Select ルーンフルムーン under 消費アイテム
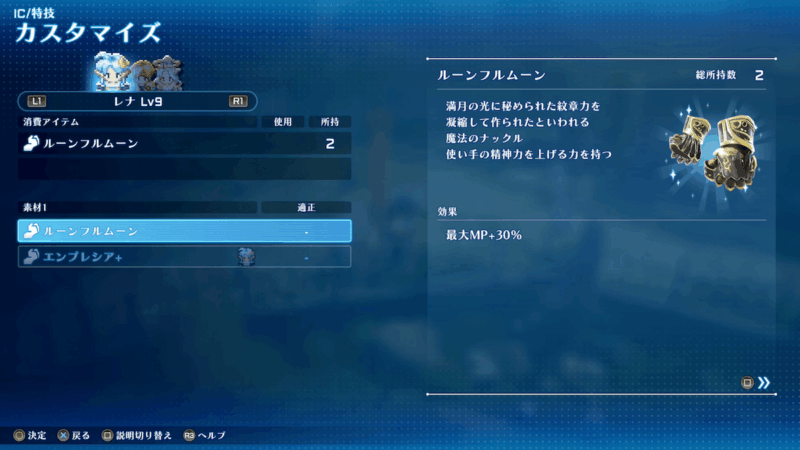Screen dimensions: 800x450 [185, 144]
